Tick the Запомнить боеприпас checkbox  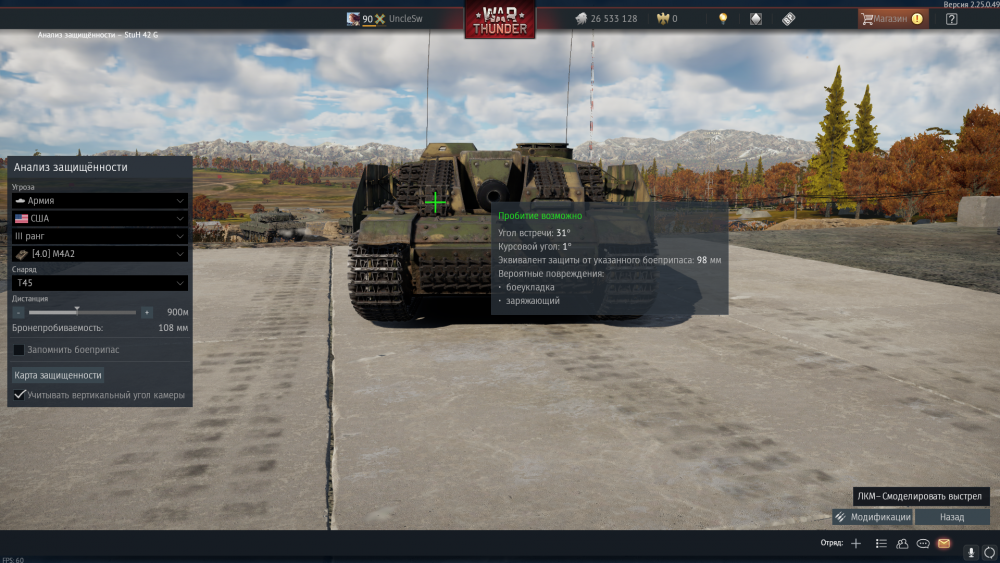click(19, 350)
